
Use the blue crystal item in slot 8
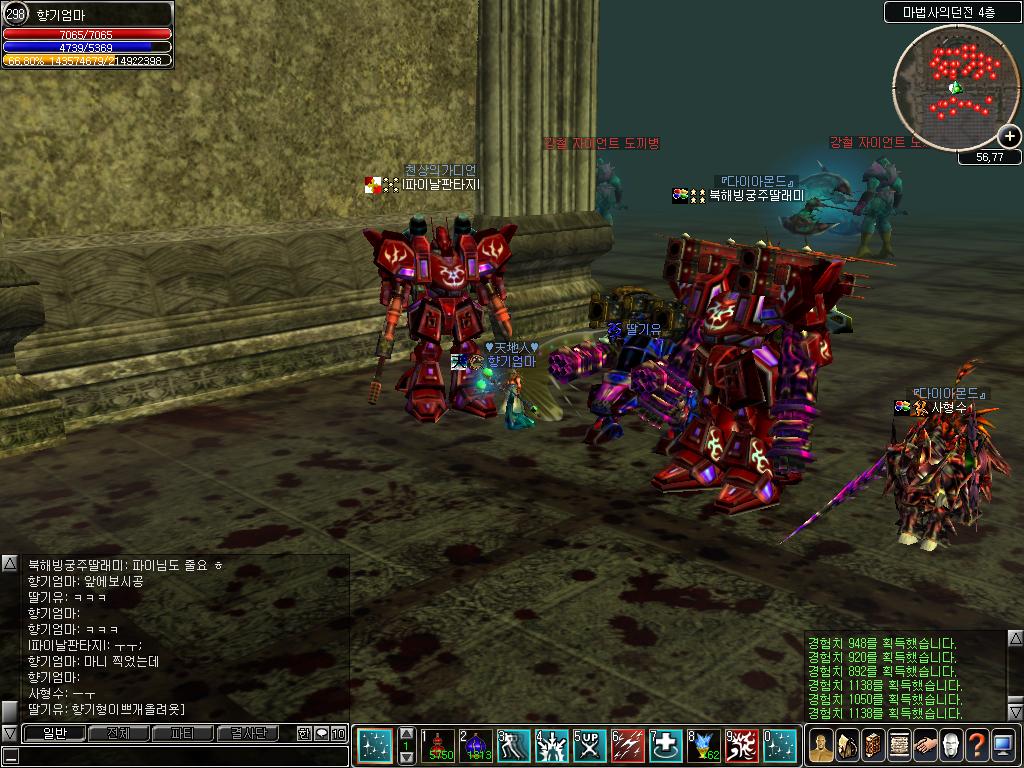click(703, 746)
